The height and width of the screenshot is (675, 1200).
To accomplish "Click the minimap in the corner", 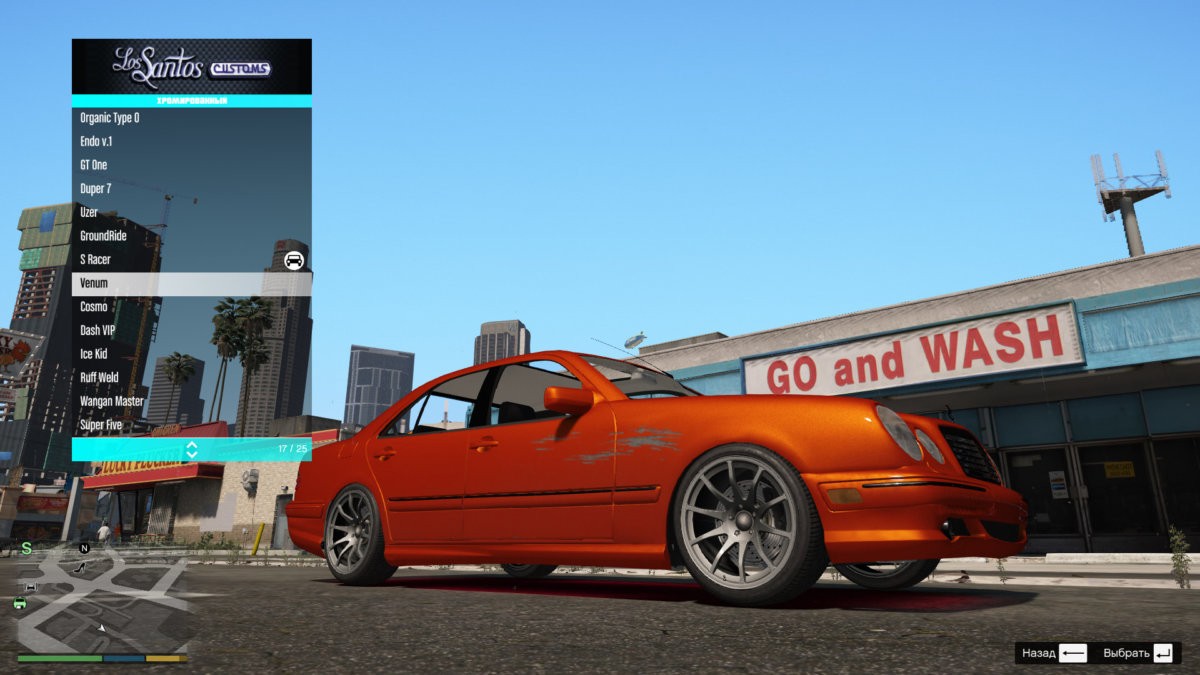I will [102, 602].
